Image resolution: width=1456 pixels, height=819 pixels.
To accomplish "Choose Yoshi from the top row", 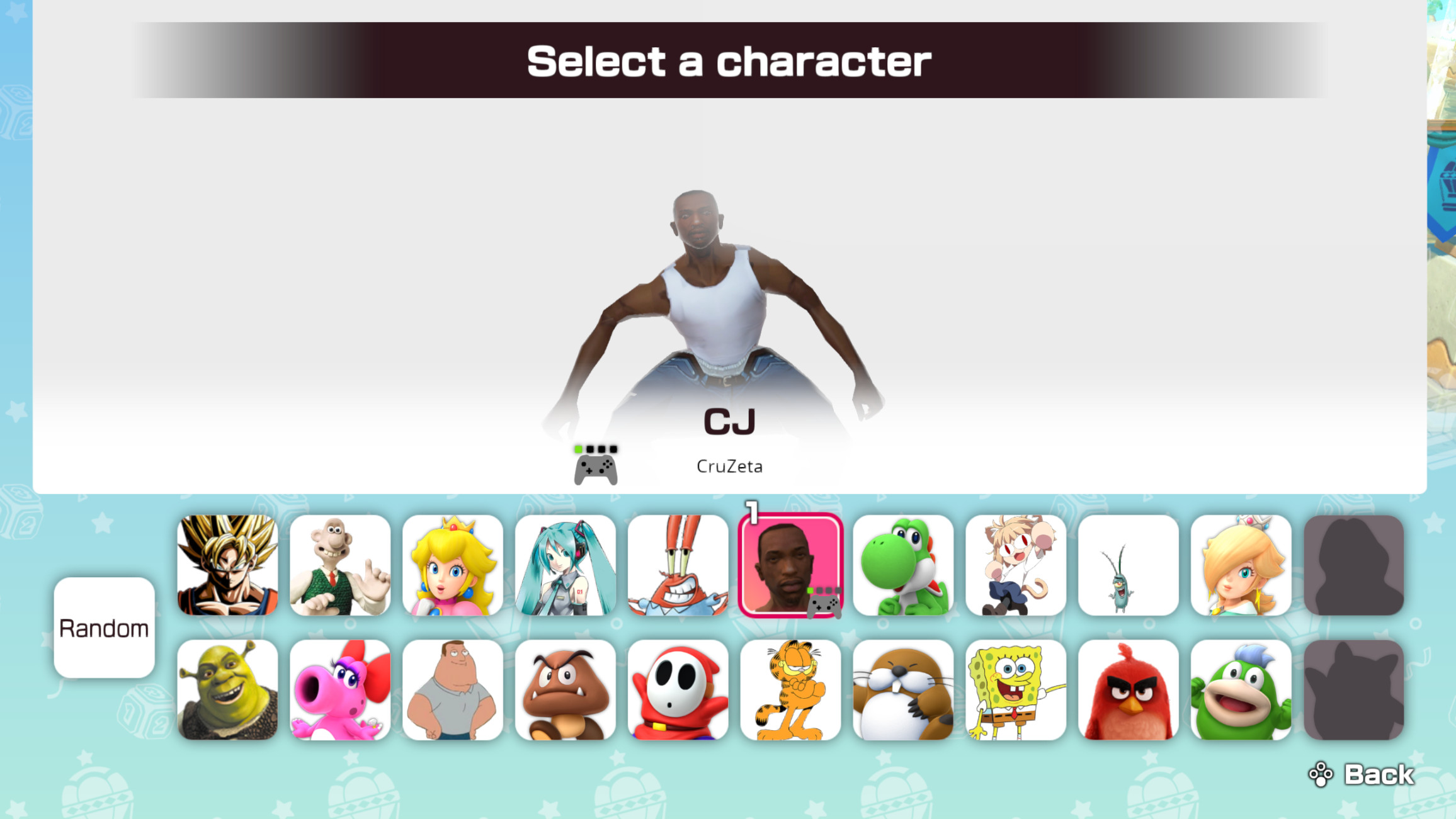I will [903, 565].
